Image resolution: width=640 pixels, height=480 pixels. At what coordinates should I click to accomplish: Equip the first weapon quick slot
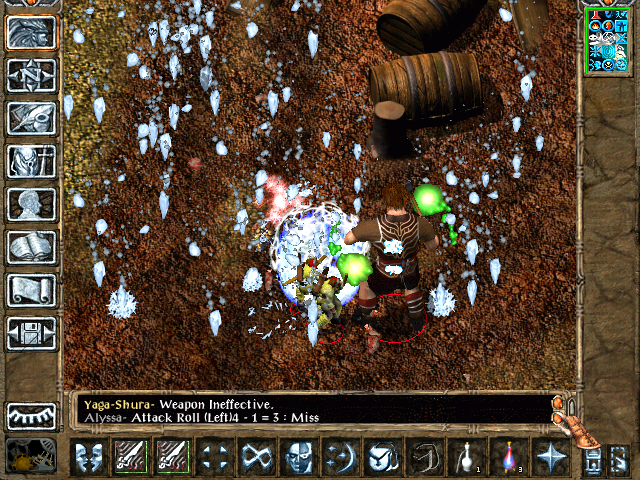[131, 456]
